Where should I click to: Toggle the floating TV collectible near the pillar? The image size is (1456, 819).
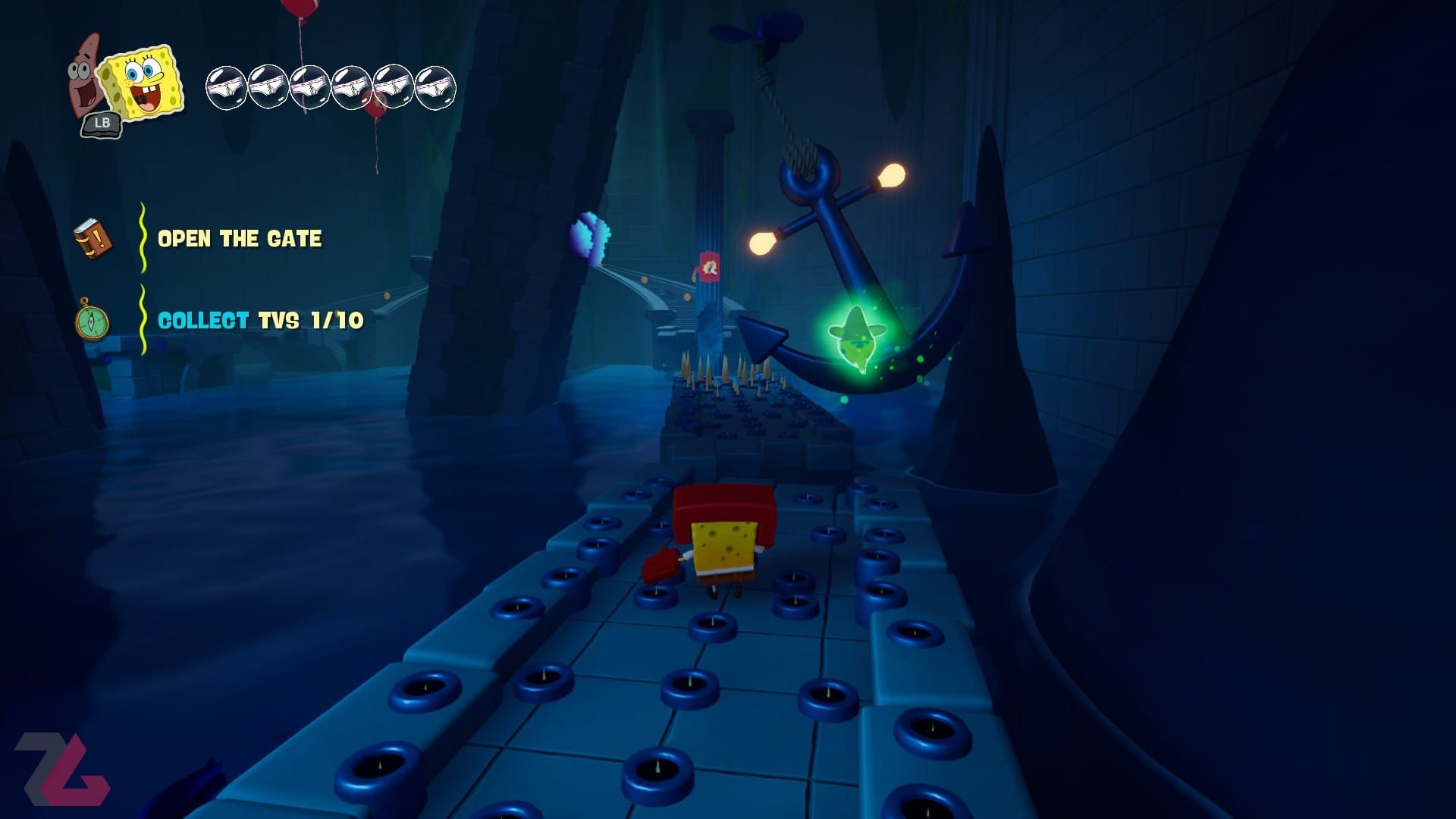[709, 267]
